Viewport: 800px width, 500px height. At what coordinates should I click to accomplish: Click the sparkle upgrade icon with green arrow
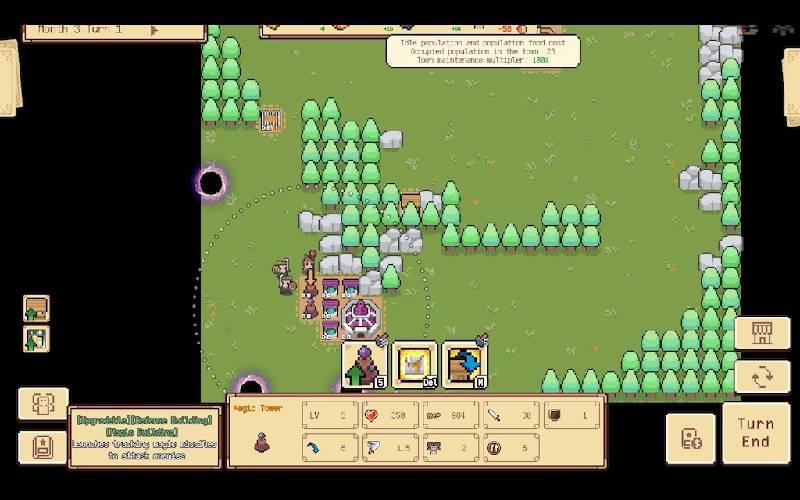(37, 338)
